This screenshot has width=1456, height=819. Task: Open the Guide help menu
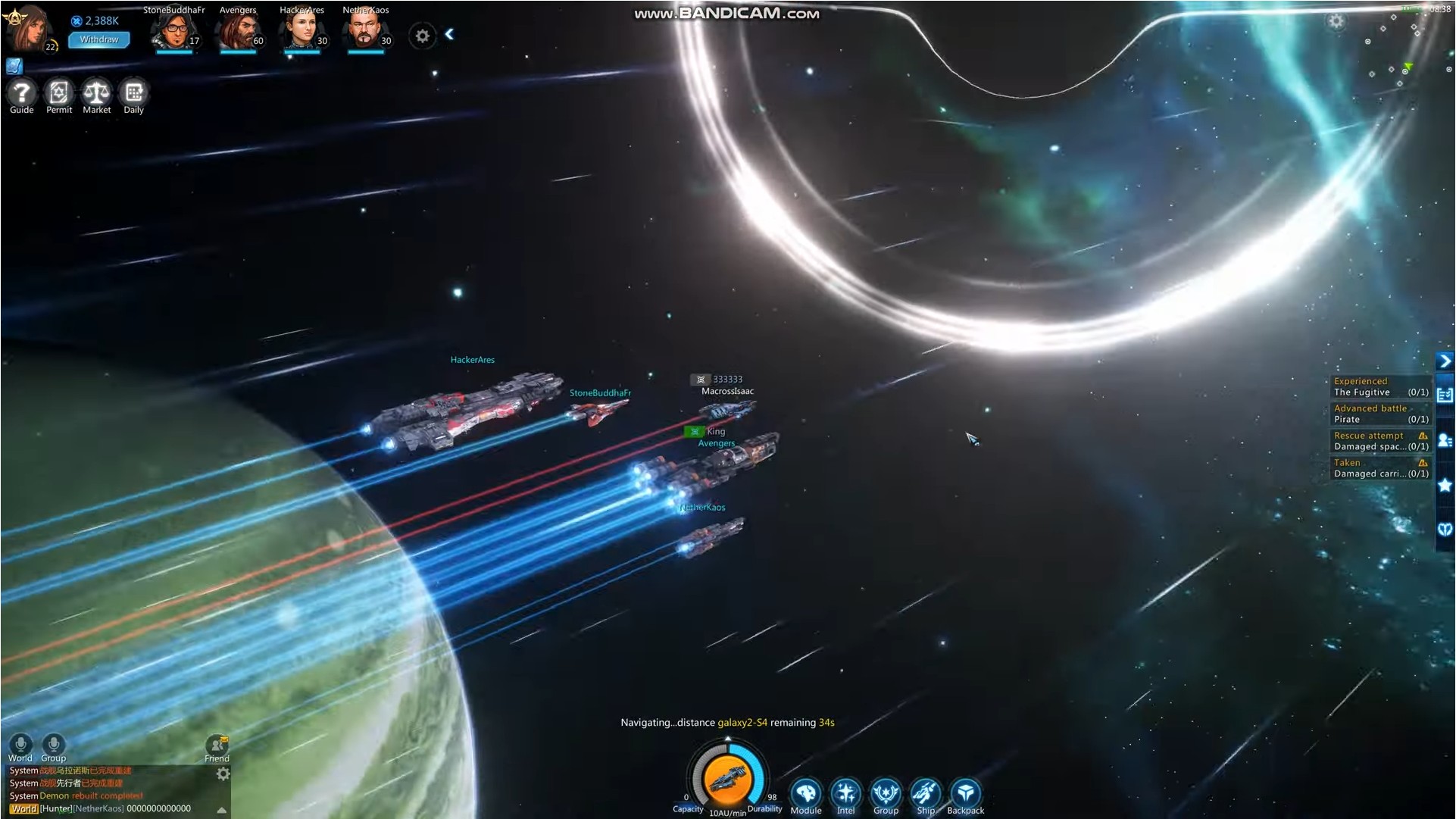click(21, 94)
